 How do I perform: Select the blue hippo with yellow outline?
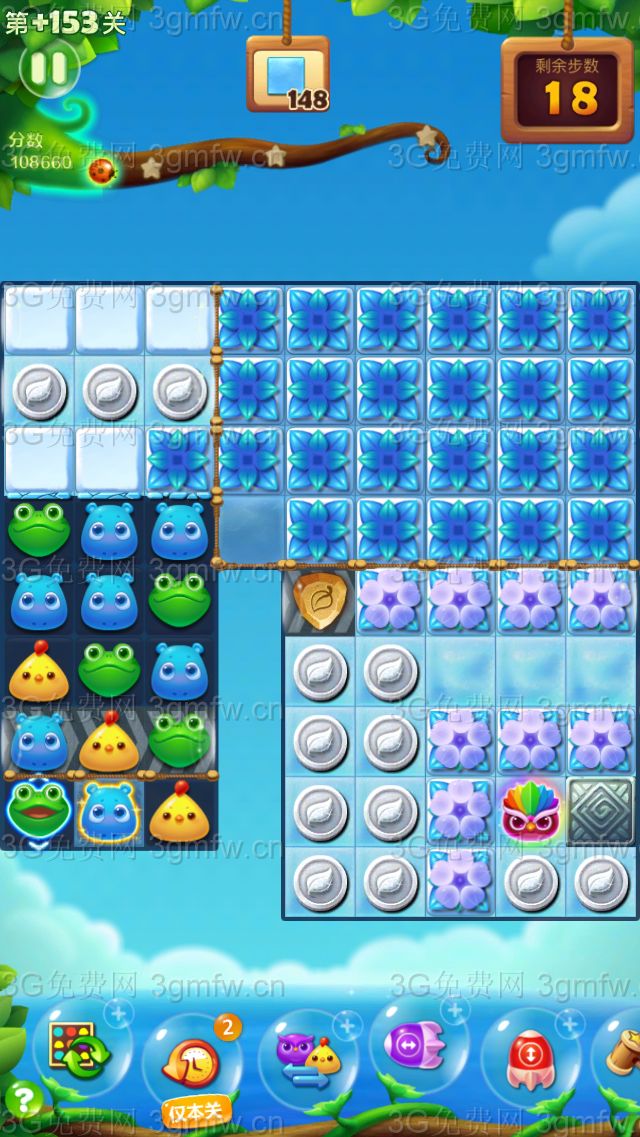click(109, 812)
